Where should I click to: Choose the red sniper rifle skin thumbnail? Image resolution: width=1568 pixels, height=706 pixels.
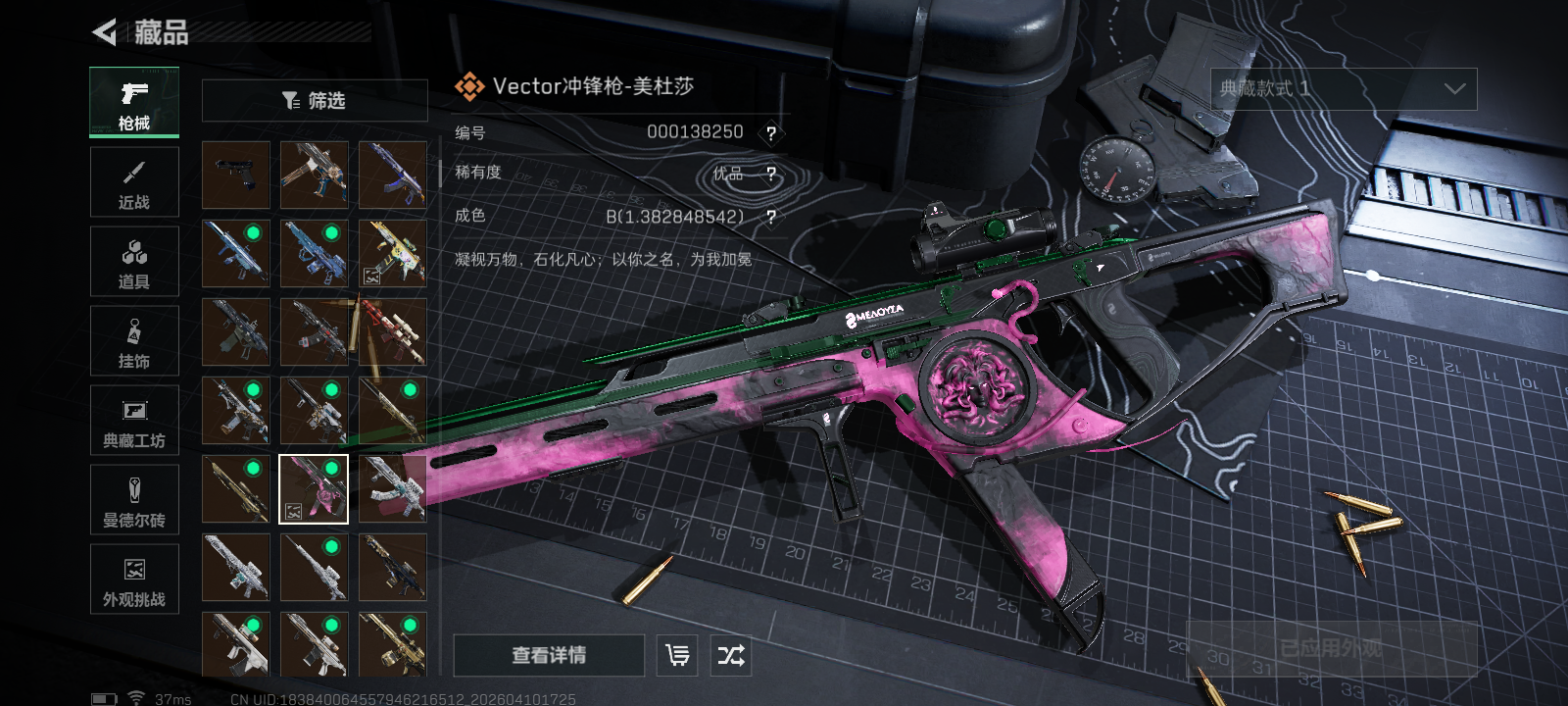tap(392, 332)
